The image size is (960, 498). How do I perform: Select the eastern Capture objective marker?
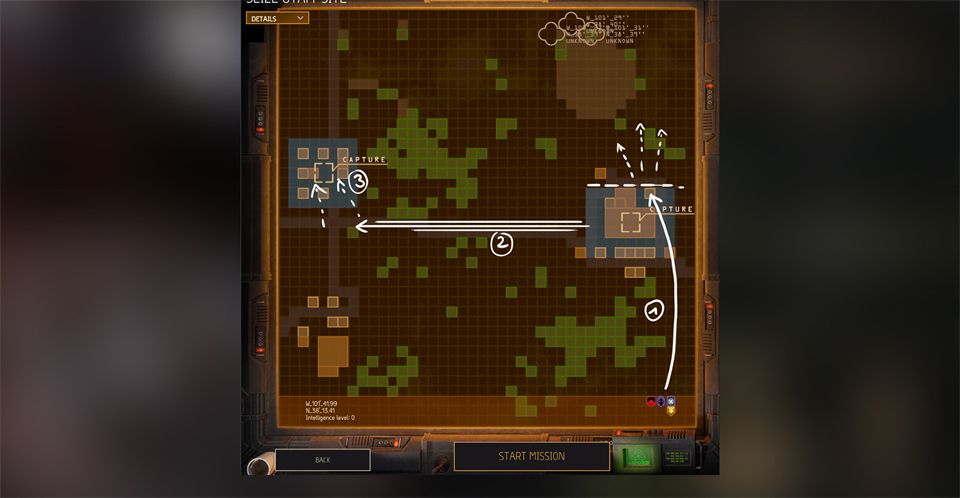pos(631,222)
